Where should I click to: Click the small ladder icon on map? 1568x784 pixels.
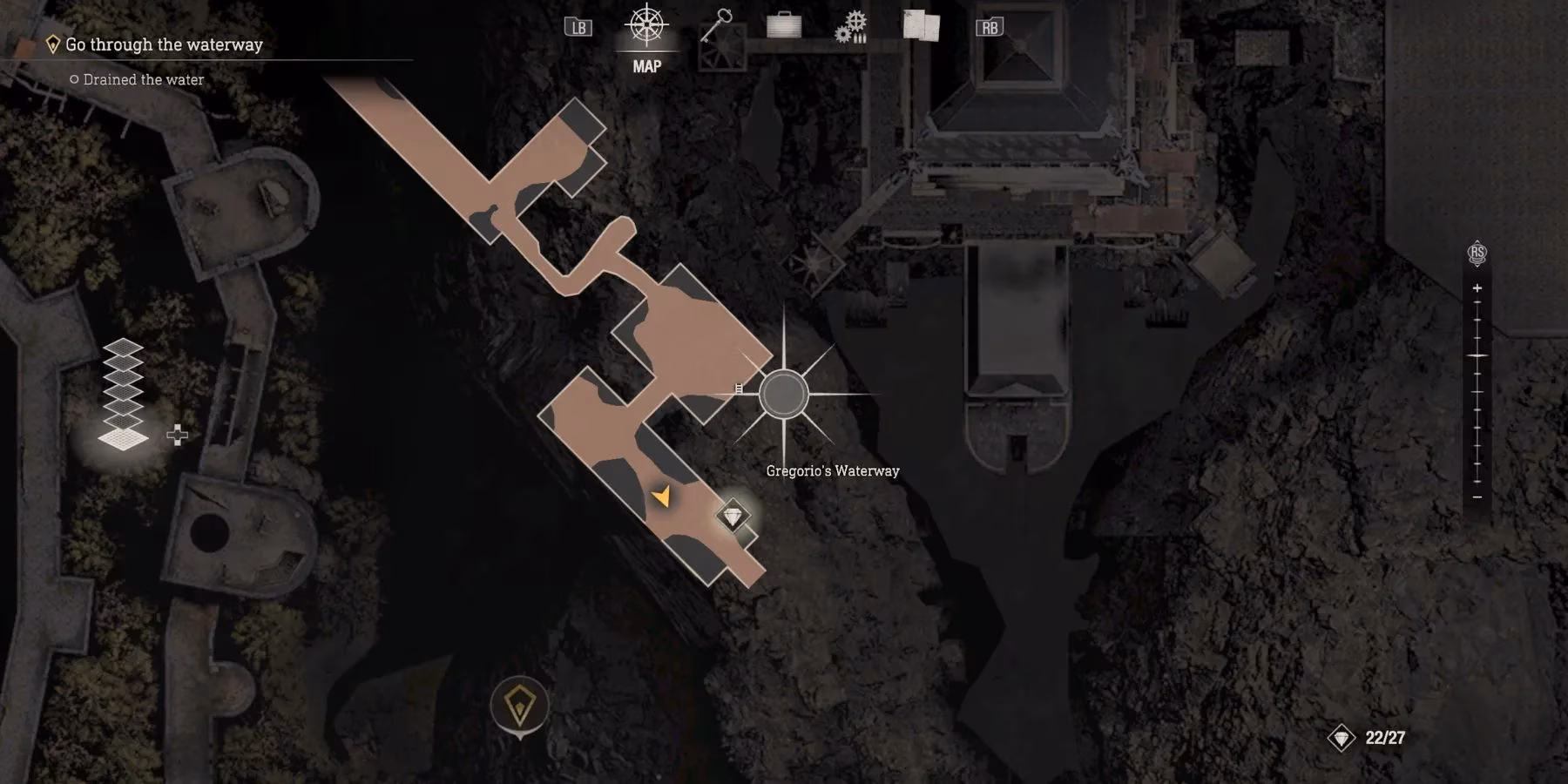click(x=739, y=389)
